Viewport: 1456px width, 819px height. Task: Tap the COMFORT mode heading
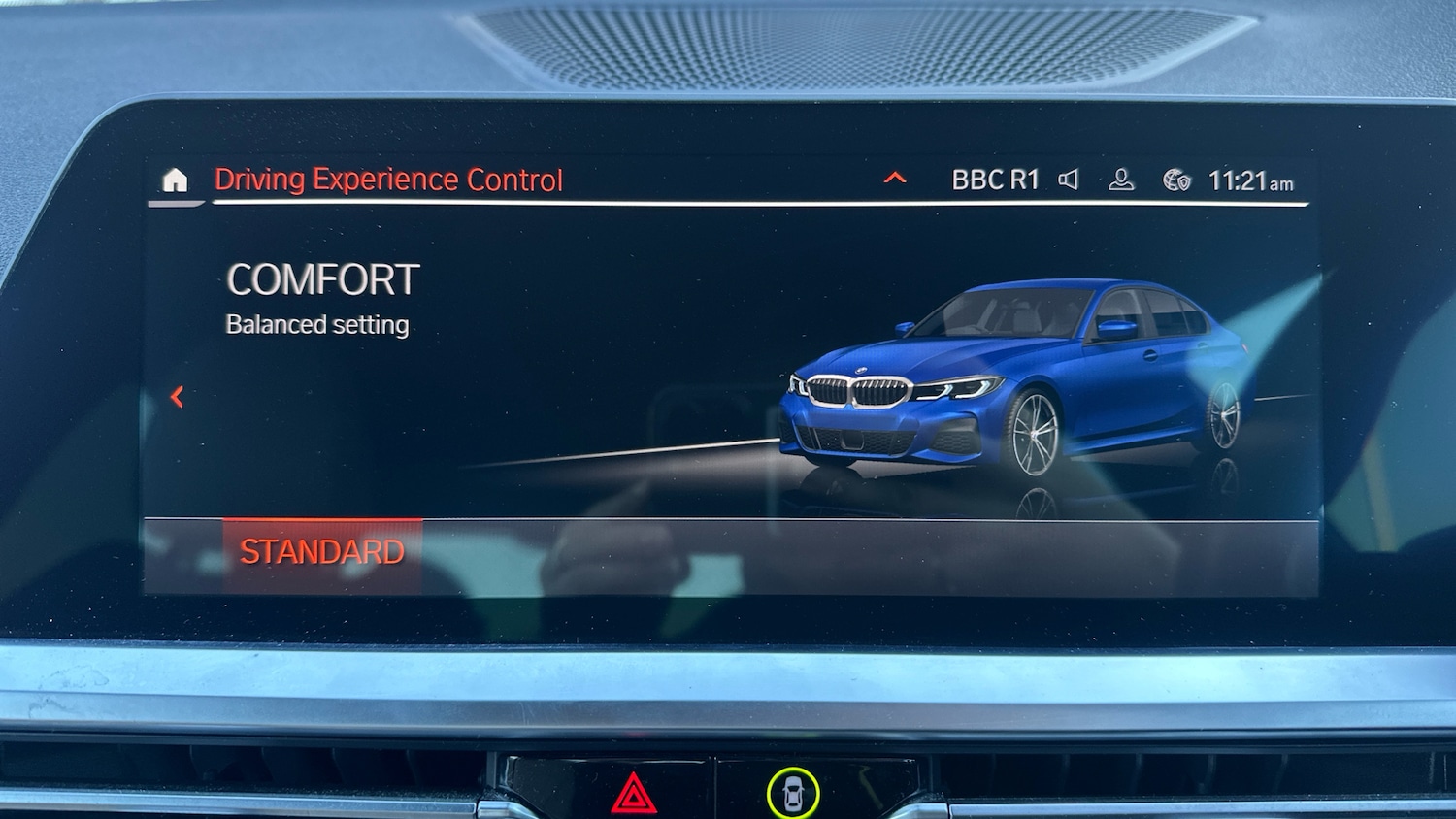point(321,281)
